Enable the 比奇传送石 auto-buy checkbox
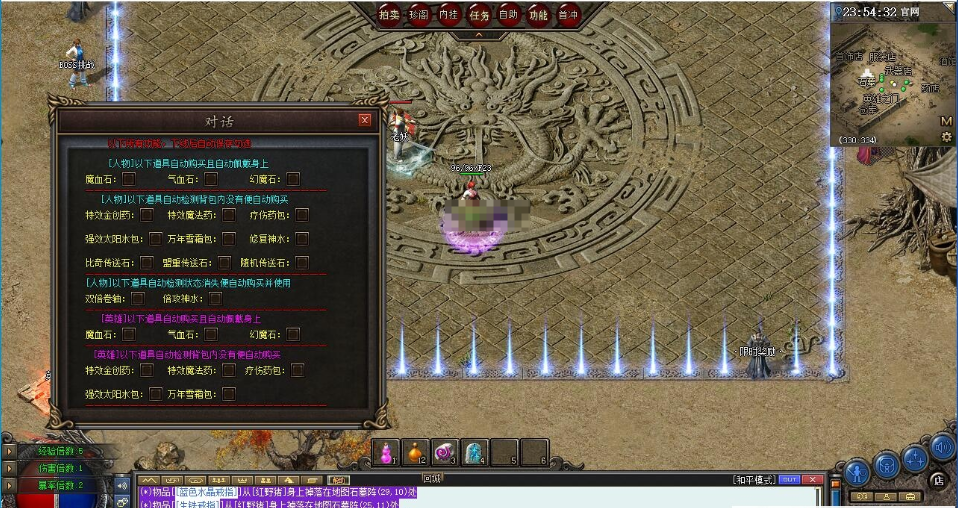958x508 pixels. click(x=147, y=263)
